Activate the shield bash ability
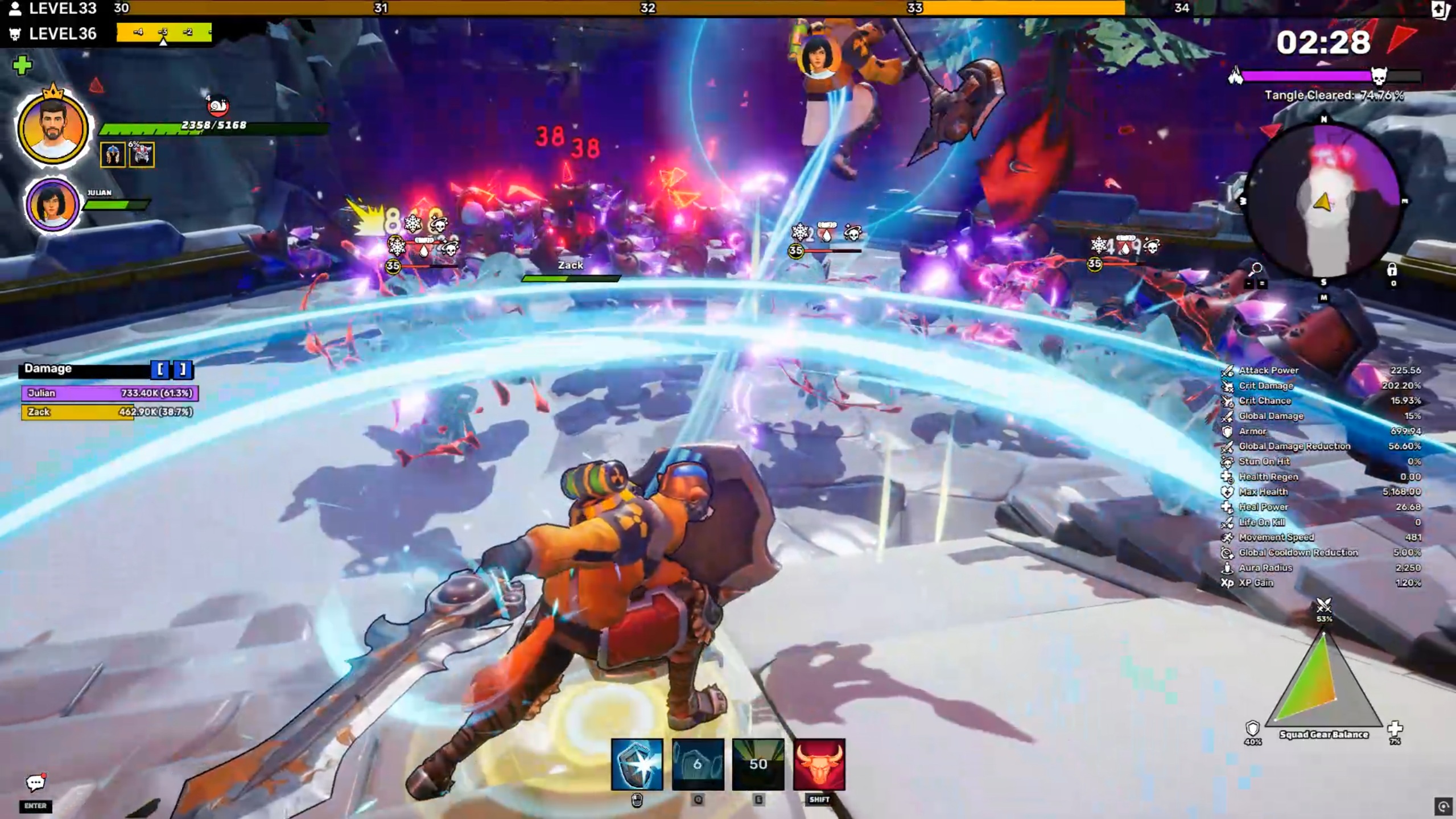 tap(637, 764)
